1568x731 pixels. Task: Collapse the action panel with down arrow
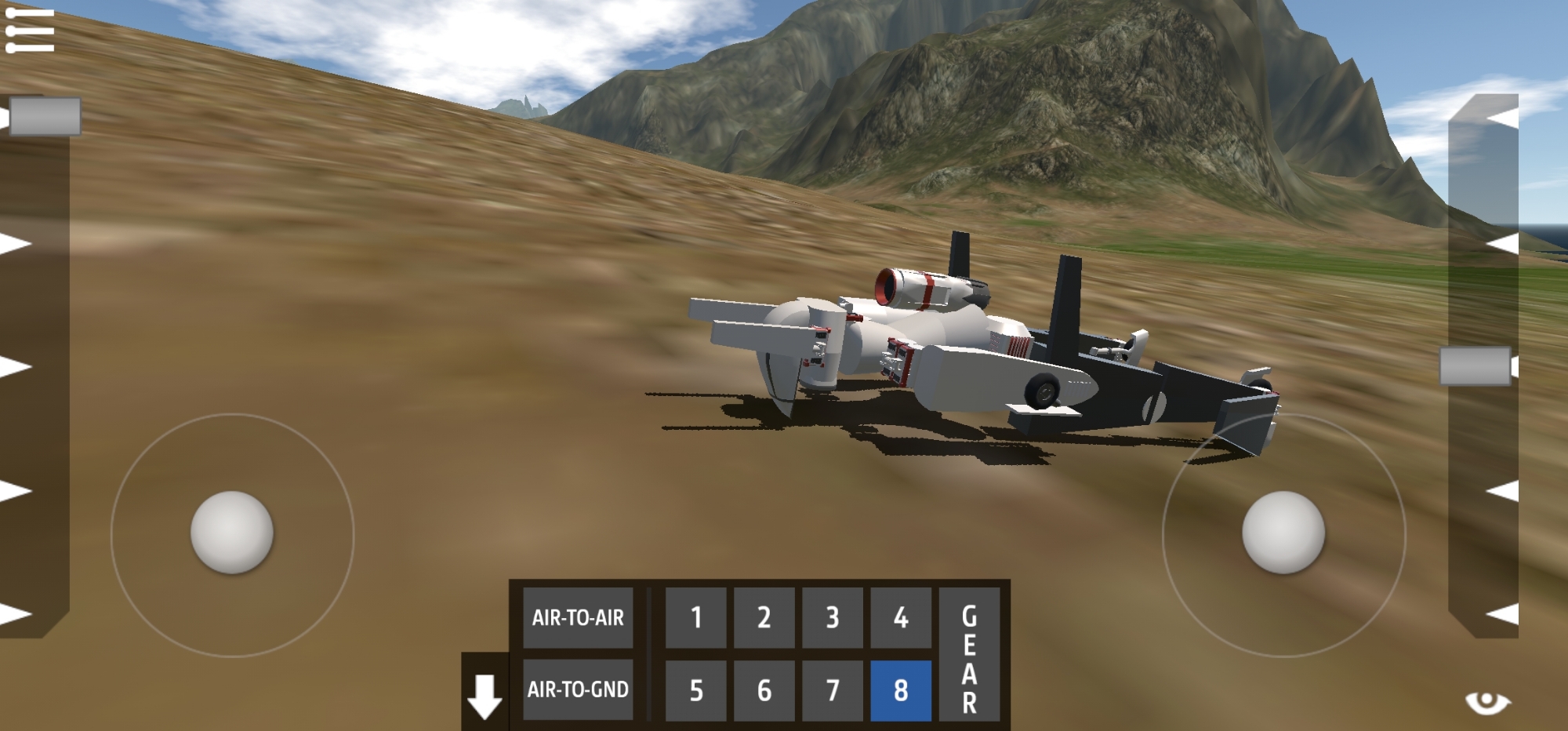pyautogui.click(x=485, y=696)
